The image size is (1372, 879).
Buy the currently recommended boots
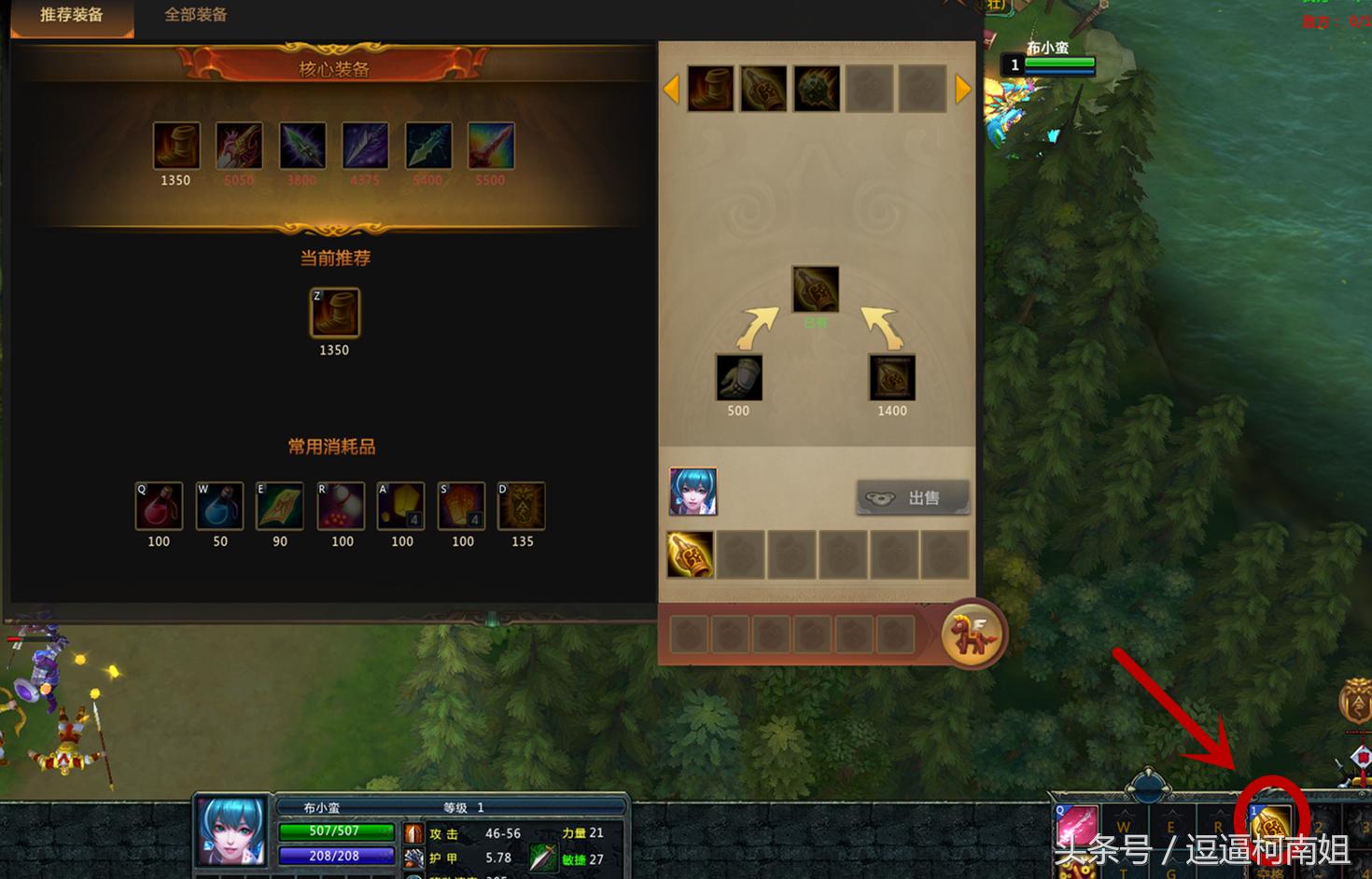(334, 313)
